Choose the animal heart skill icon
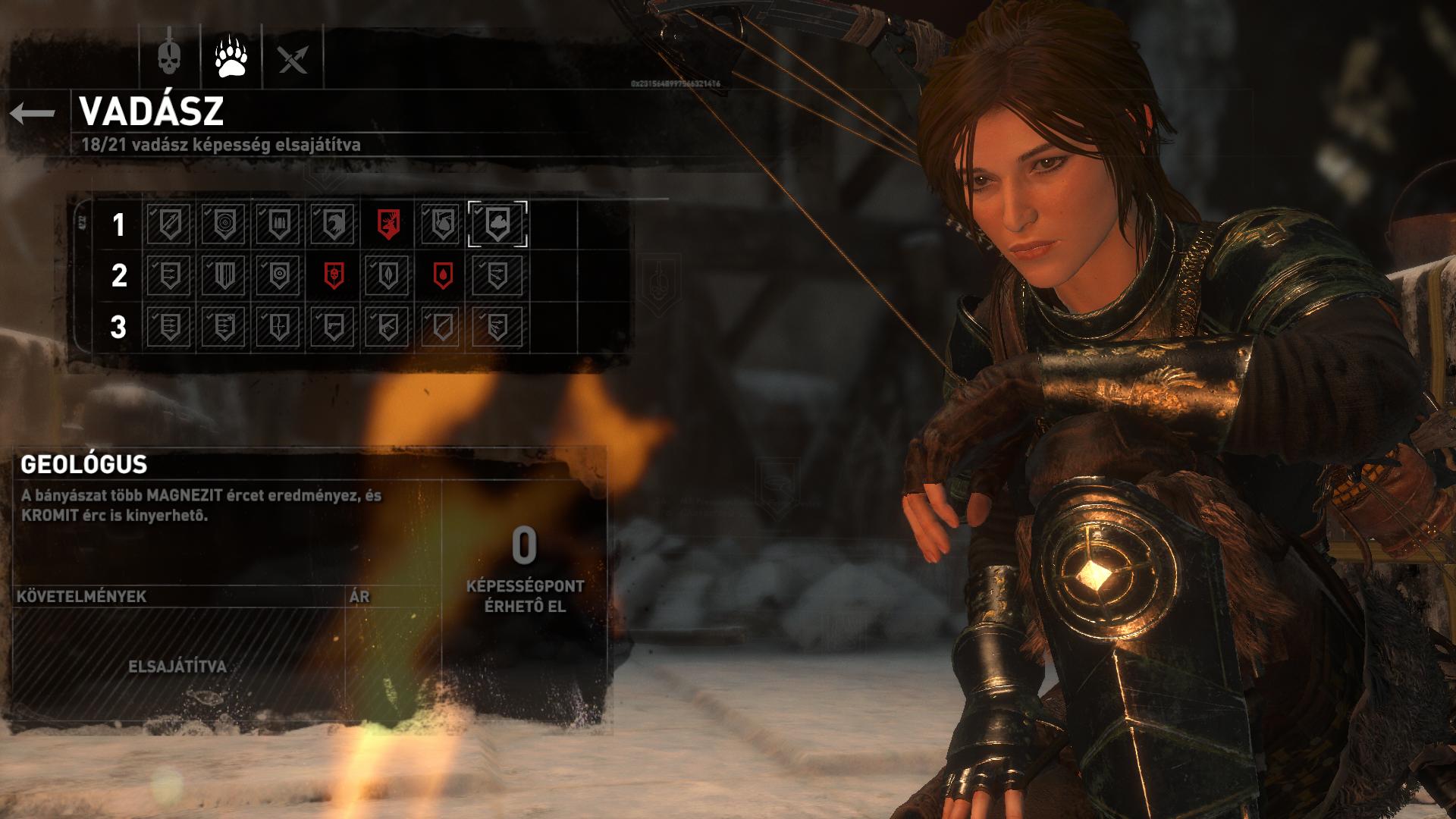The width and height of the screenshot is (1456, 819). coord(443,224)
